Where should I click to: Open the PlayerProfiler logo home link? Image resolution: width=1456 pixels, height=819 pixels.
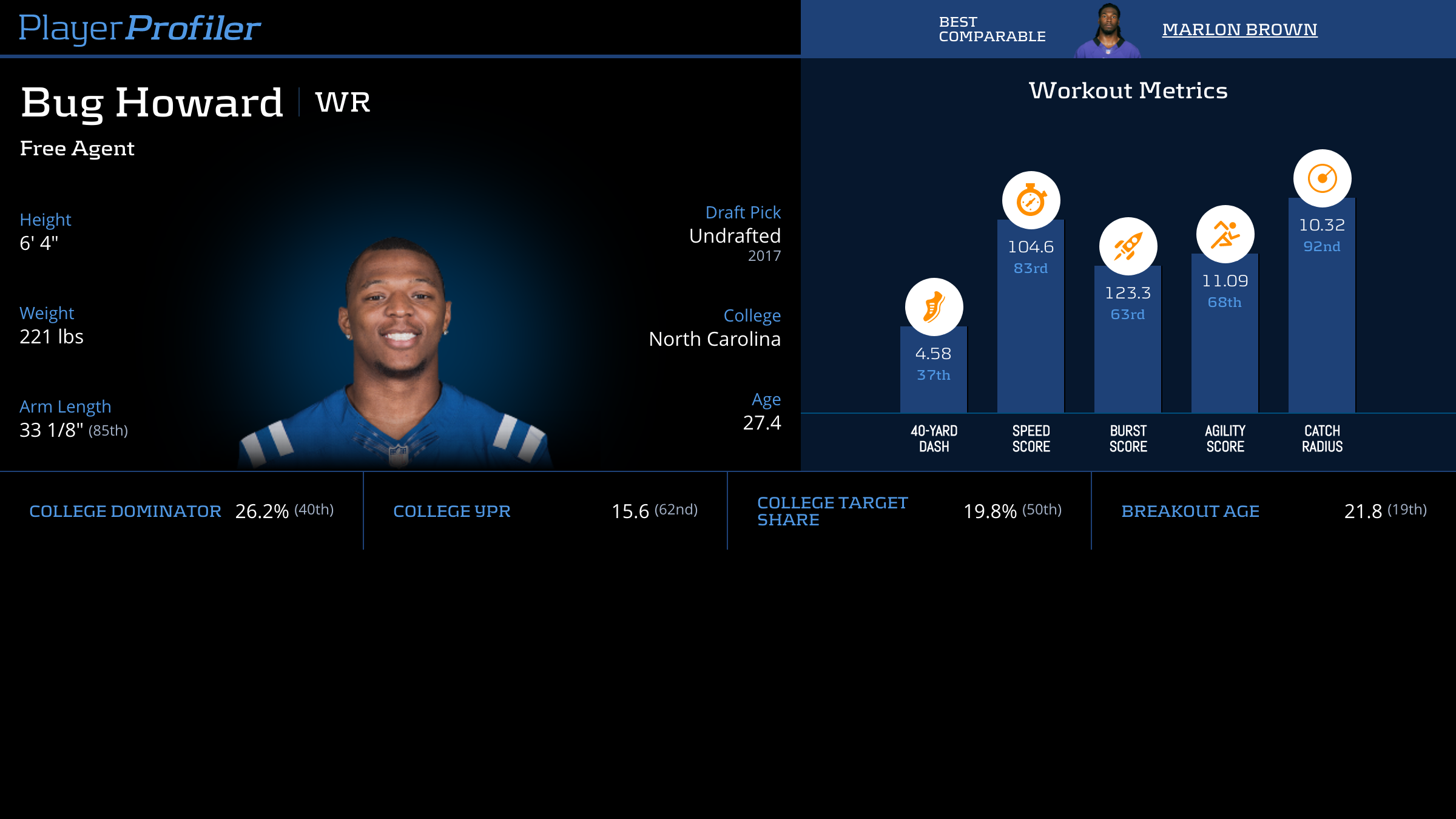[x=140, y=29]
